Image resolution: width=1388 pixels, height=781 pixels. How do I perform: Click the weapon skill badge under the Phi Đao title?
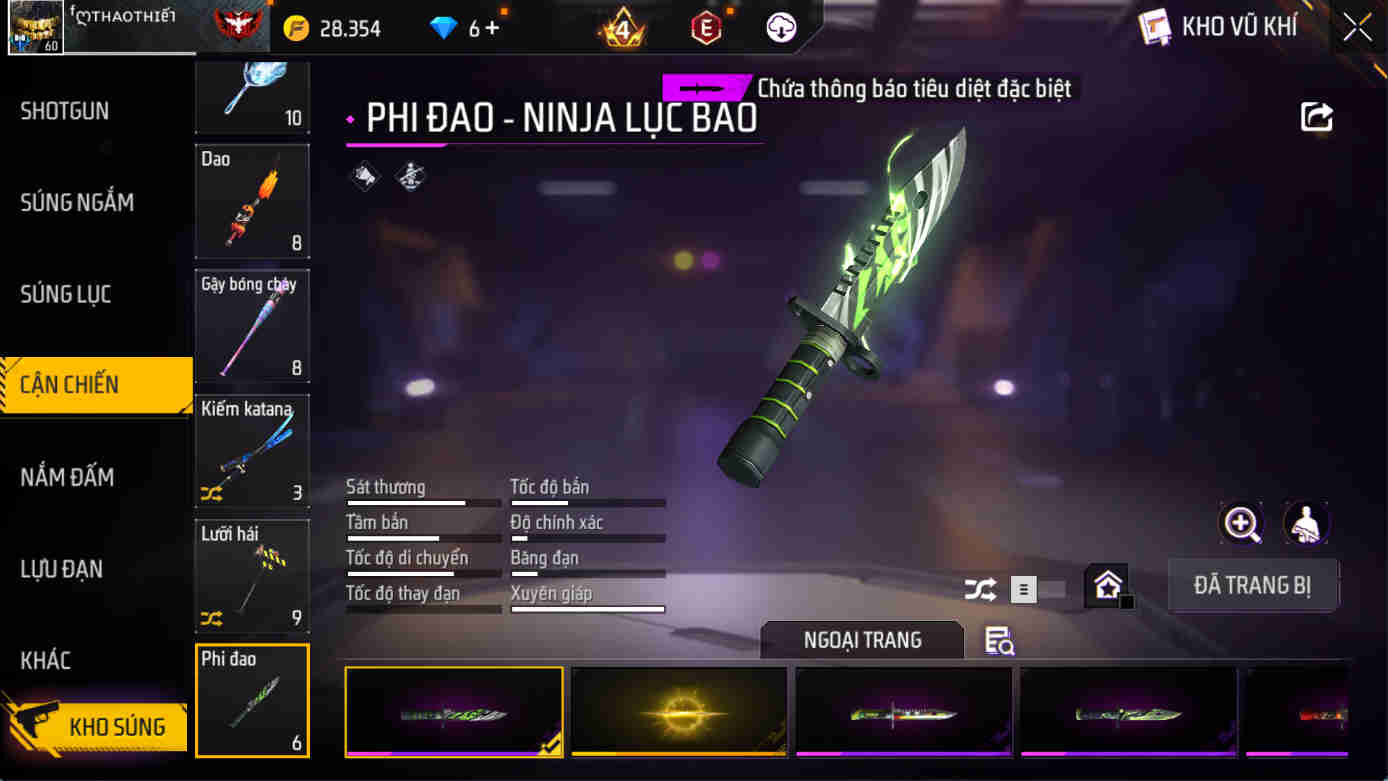point(365,176)
